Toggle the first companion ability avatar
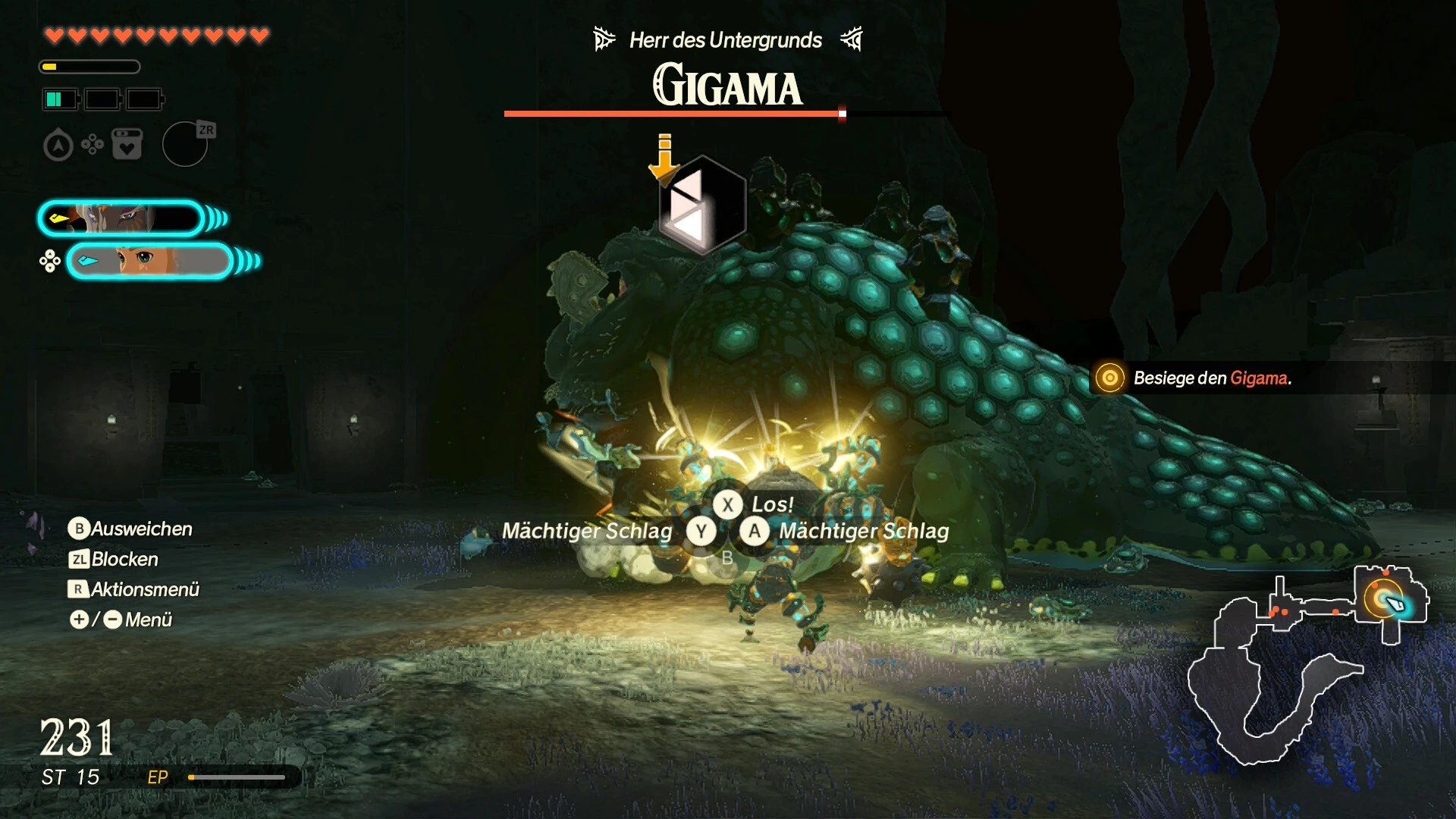Screen dimensions: 1456x819 pyautogui.click(x=121, y=218)
